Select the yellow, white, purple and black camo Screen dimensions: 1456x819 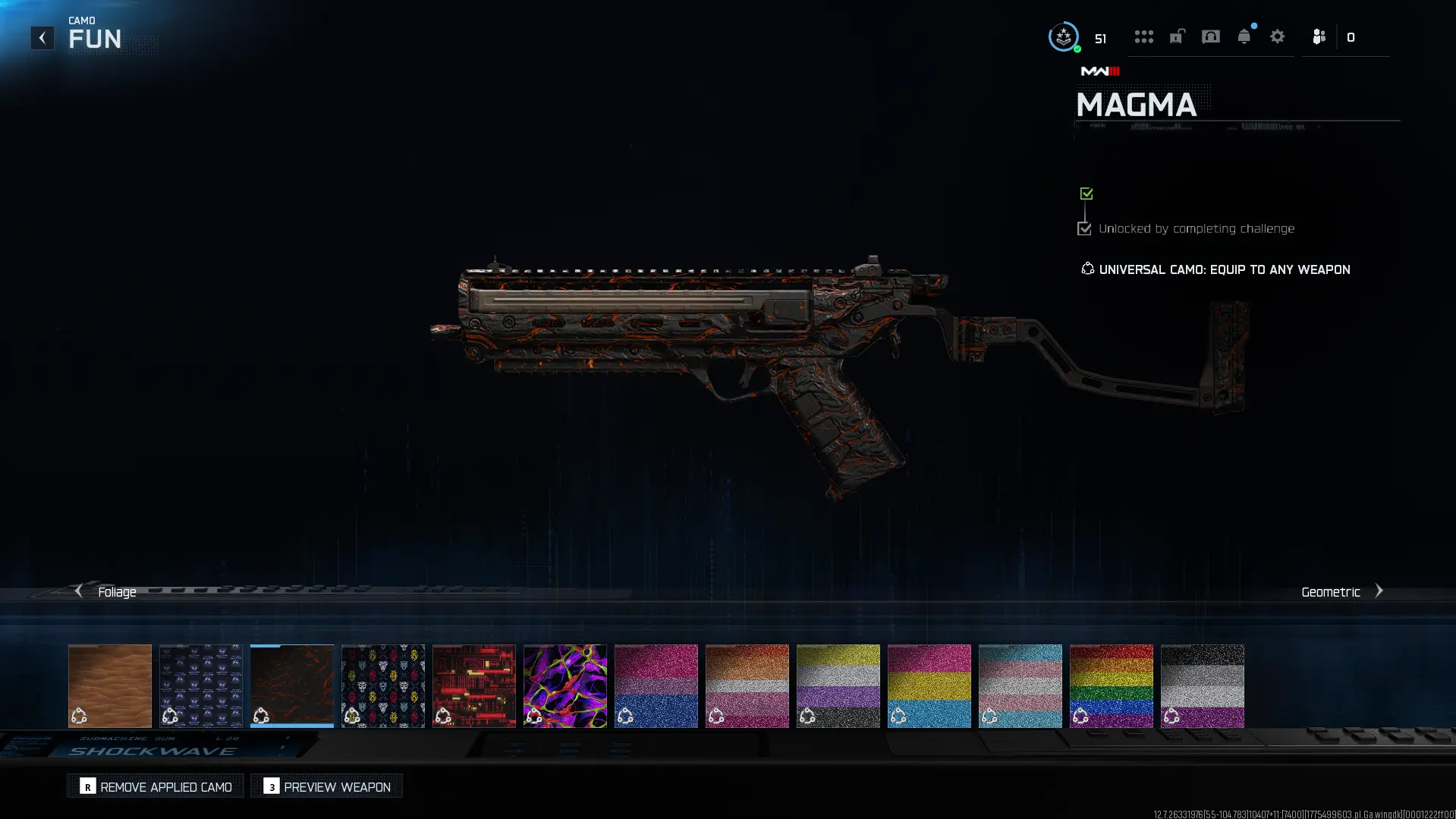838,685
